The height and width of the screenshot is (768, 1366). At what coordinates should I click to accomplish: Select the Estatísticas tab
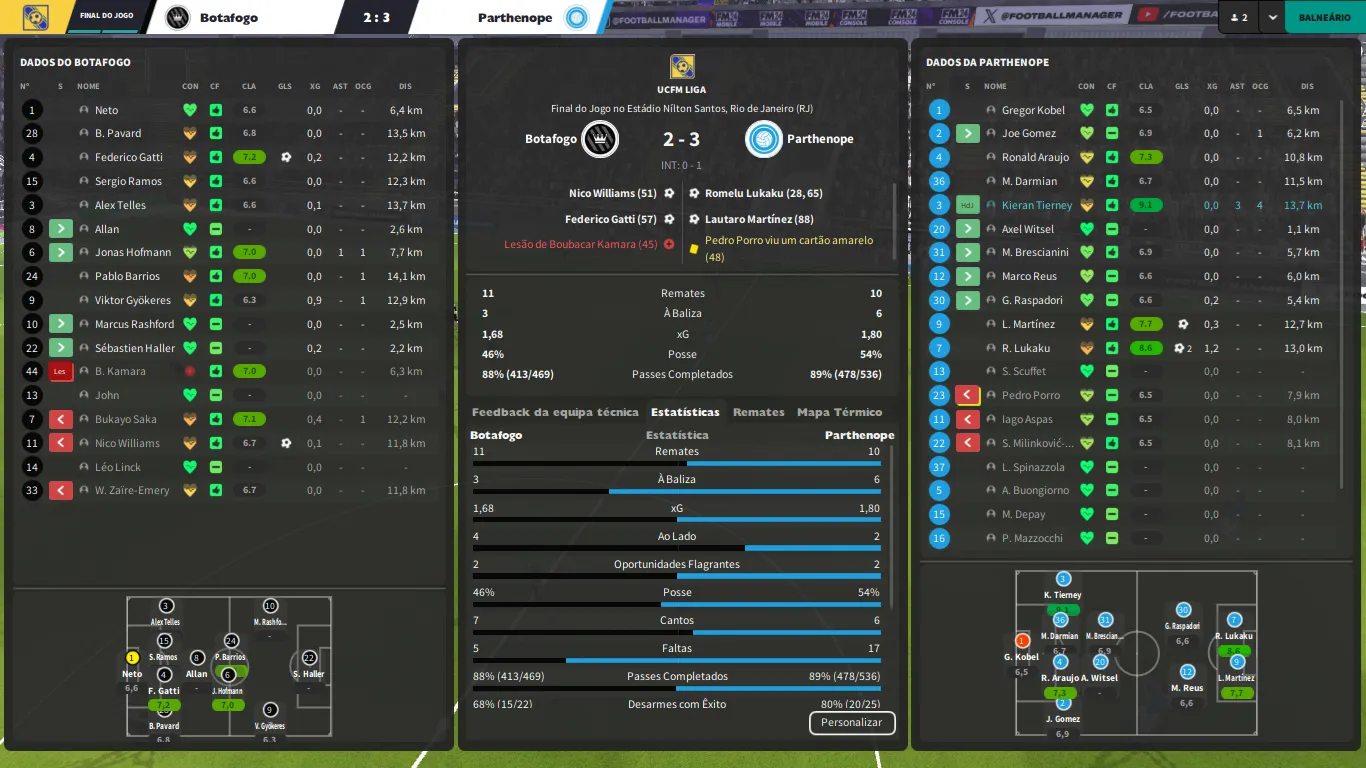685,412
